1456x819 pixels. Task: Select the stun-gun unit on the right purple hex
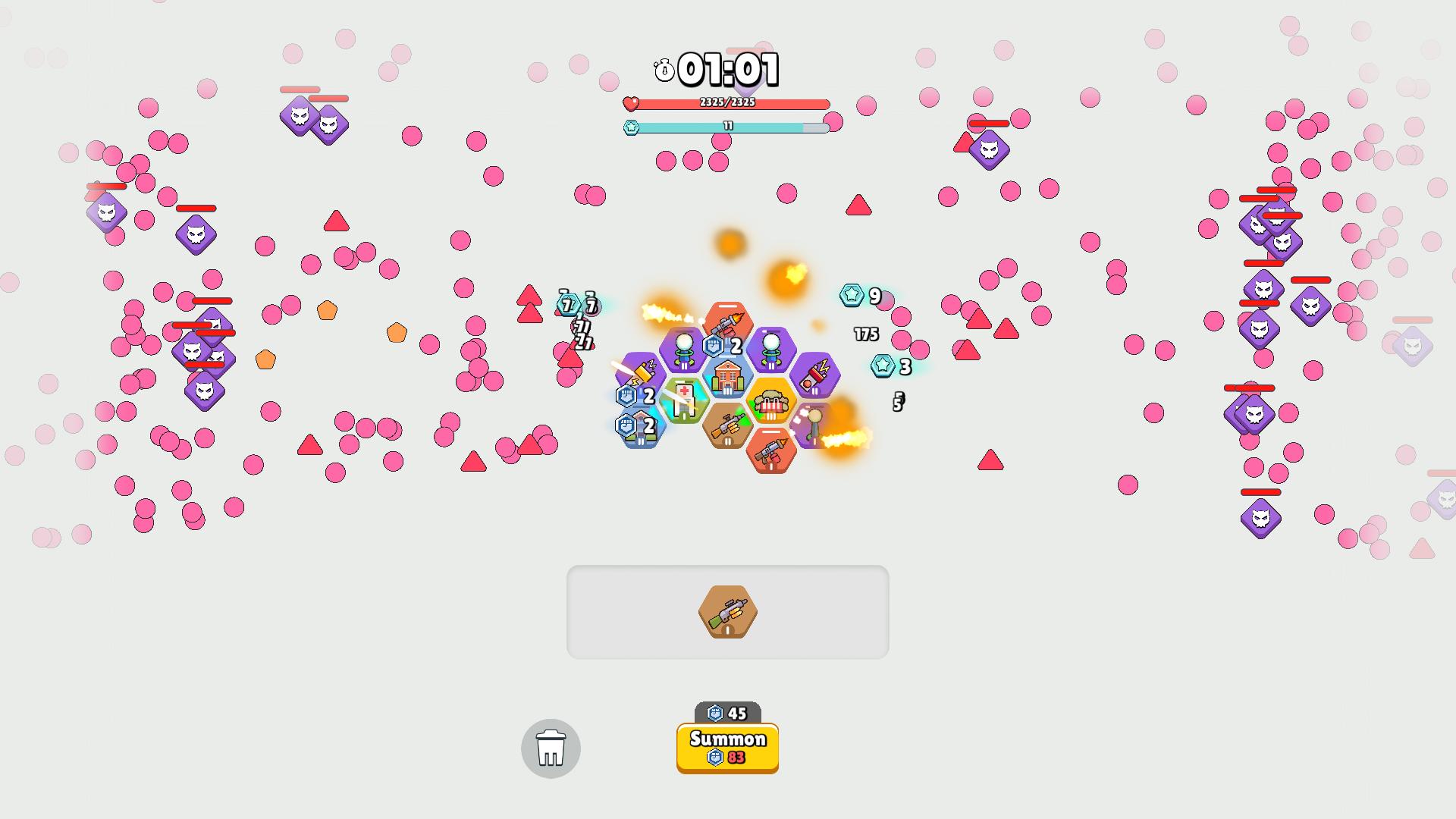pyautogui.click(x=814, y=374)
